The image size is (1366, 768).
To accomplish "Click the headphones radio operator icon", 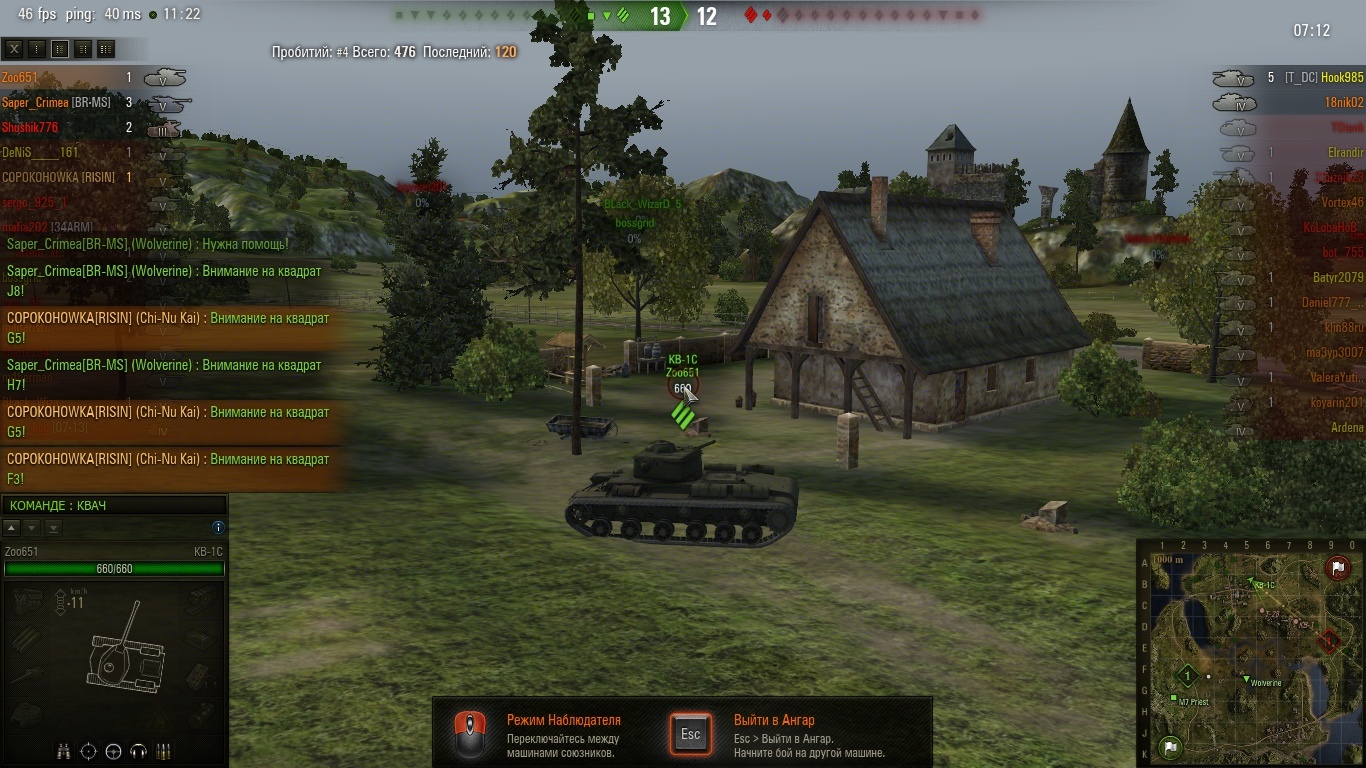I will [139, 751].
